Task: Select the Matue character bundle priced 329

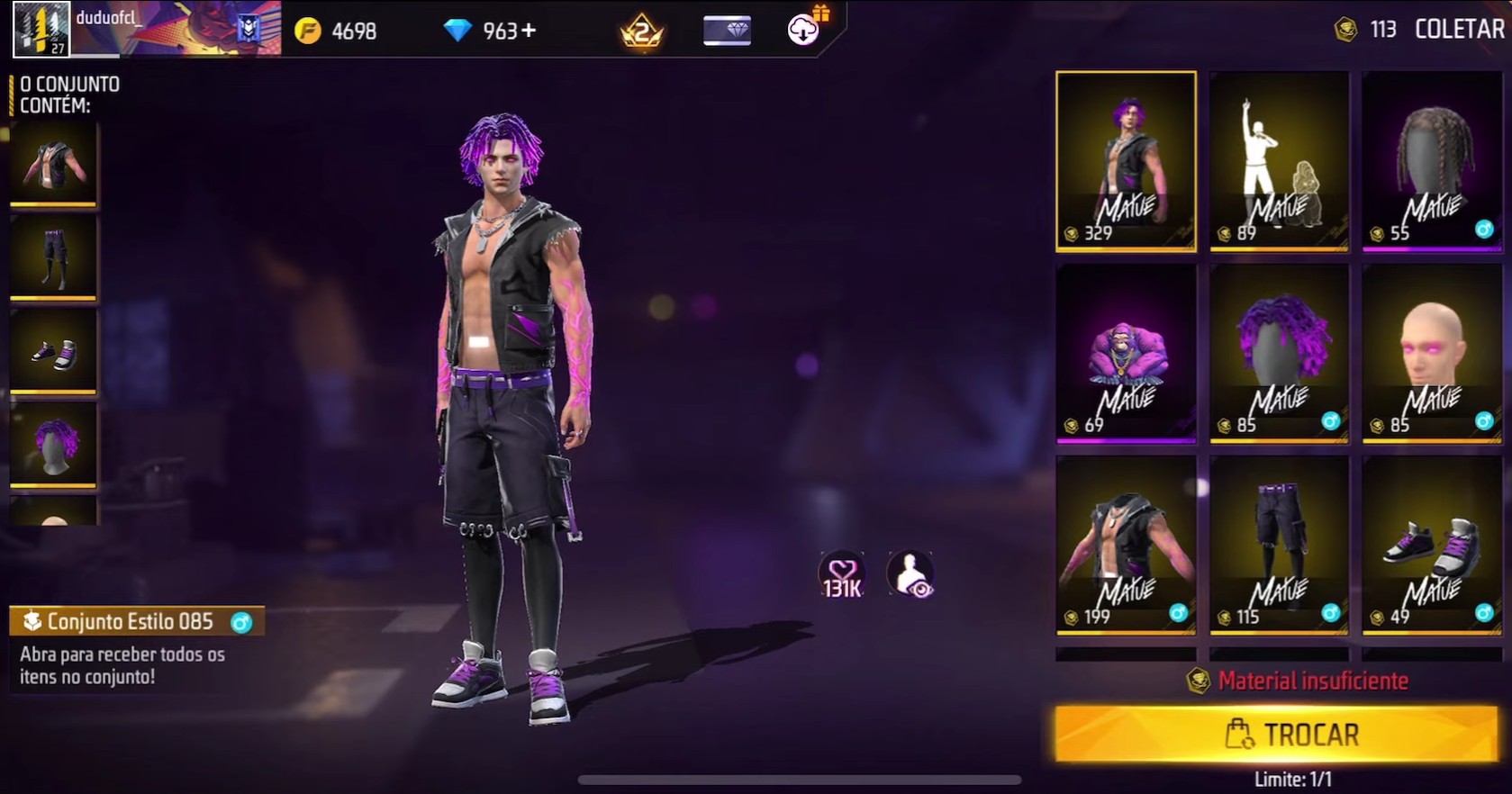Action: pyautogui.click(x=1126, y=162)
